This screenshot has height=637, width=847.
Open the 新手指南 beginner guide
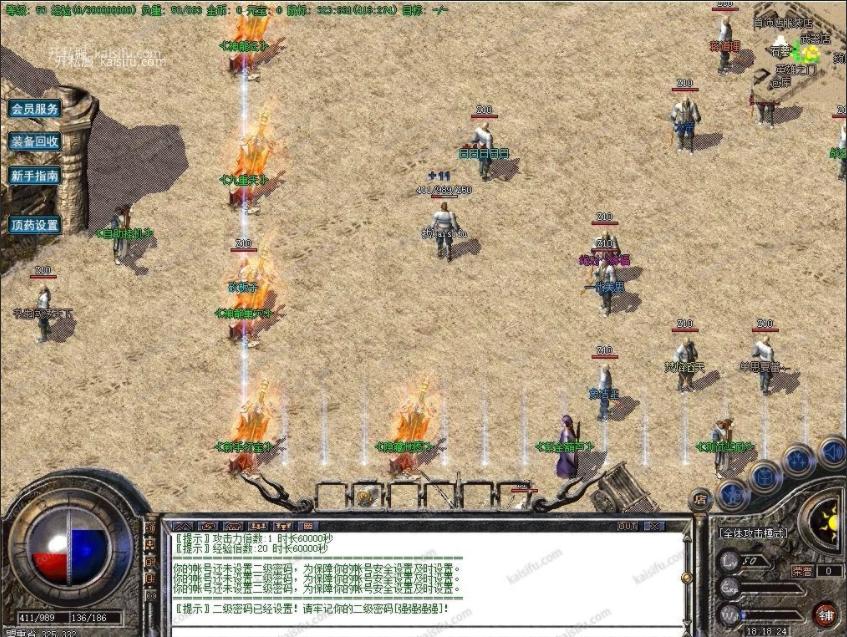(35, 175)
